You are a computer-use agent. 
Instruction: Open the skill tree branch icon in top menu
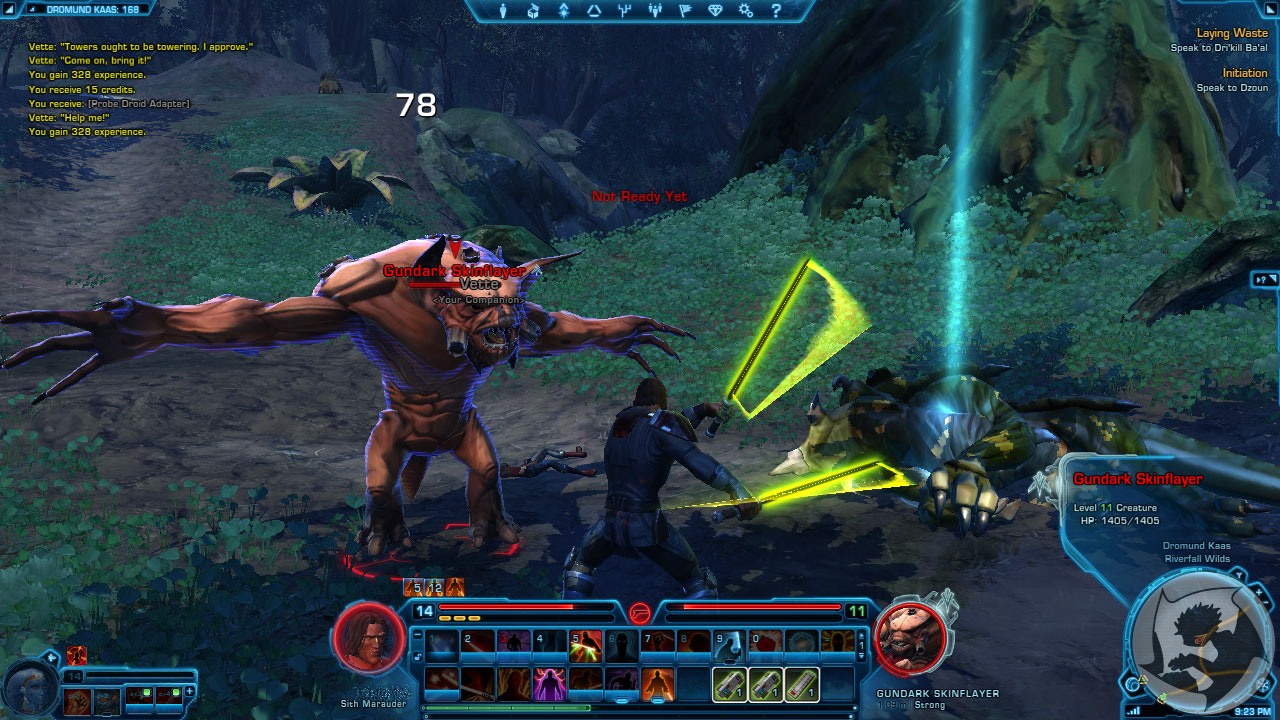coord(625,11)
